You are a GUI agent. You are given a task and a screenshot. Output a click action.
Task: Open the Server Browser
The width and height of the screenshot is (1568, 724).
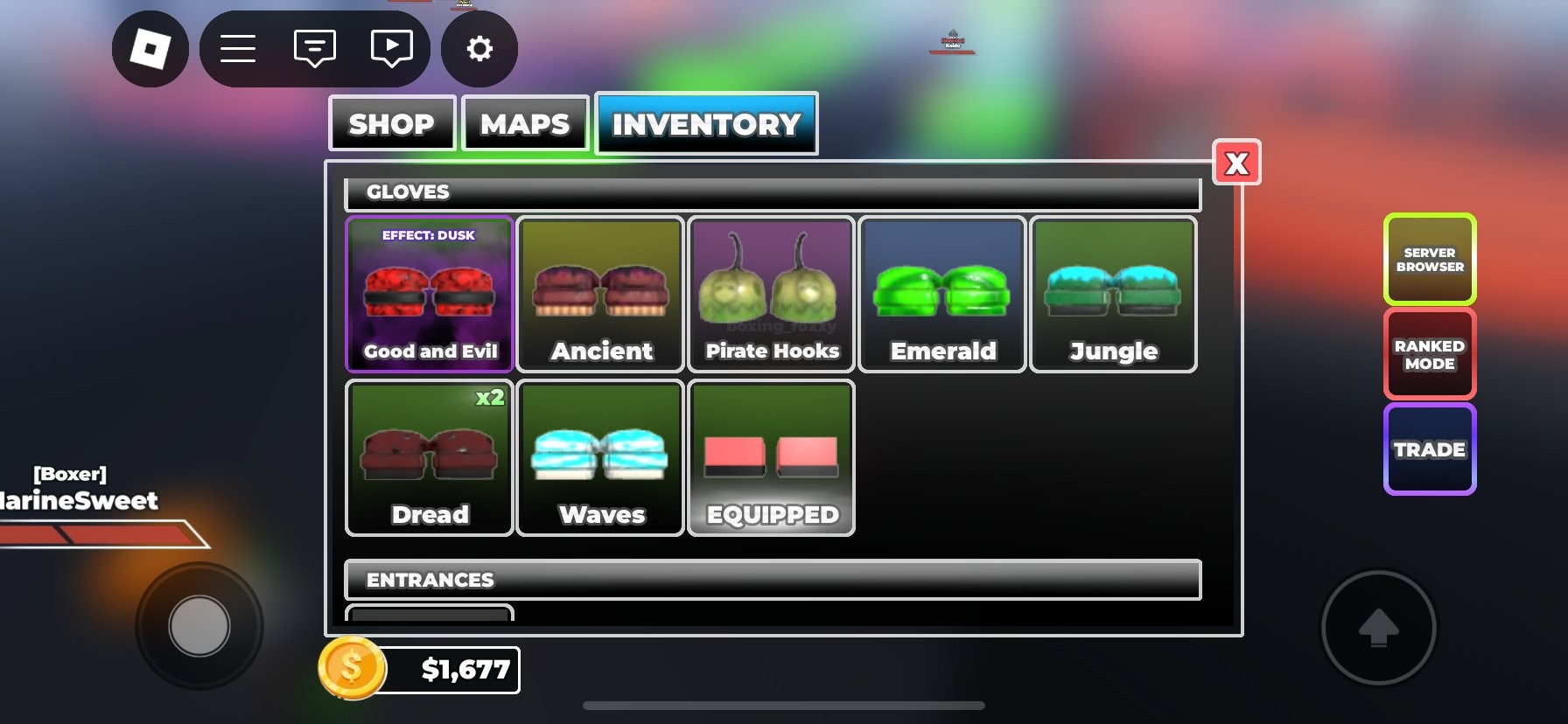(x=1430, y=259)
